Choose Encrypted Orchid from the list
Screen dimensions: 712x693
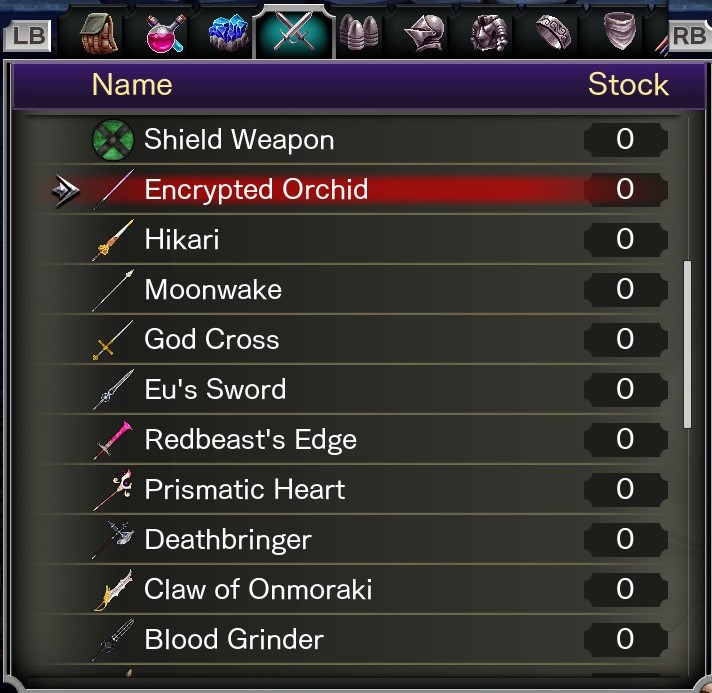256,189
